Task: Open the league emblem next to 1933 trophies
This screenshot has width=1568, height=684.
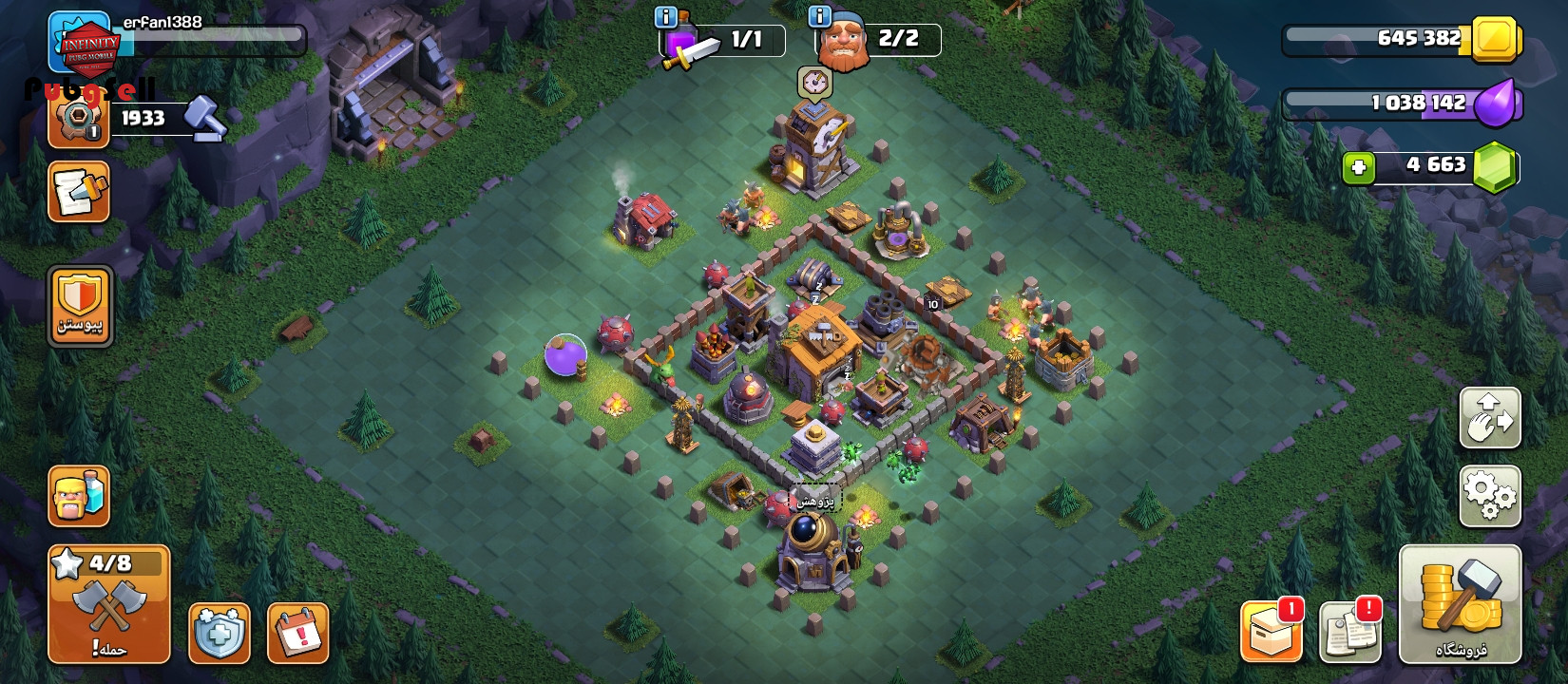Action: [x=78, y=121]
